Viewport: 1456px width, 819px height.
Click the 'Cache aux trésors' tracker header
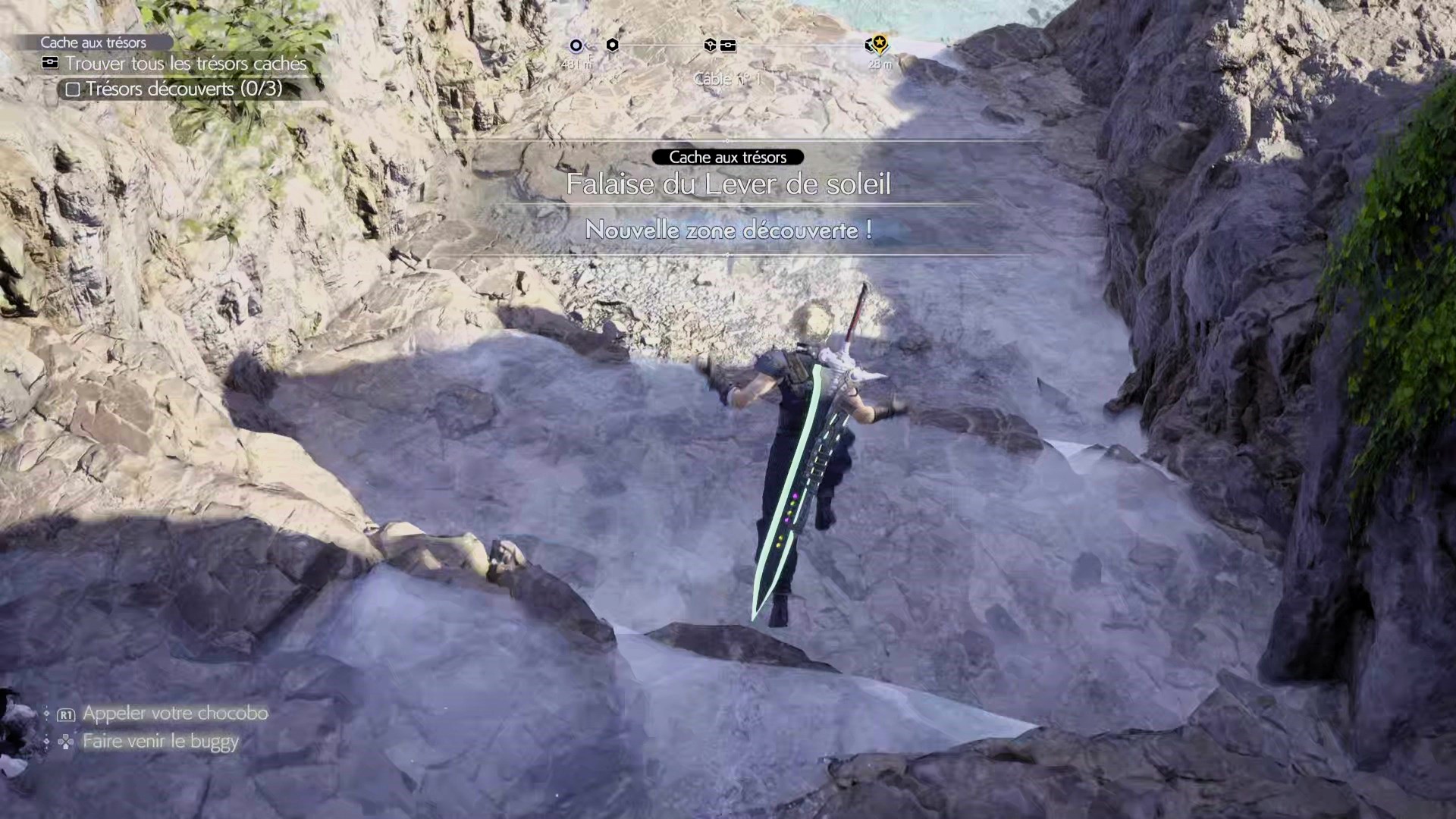93,42
